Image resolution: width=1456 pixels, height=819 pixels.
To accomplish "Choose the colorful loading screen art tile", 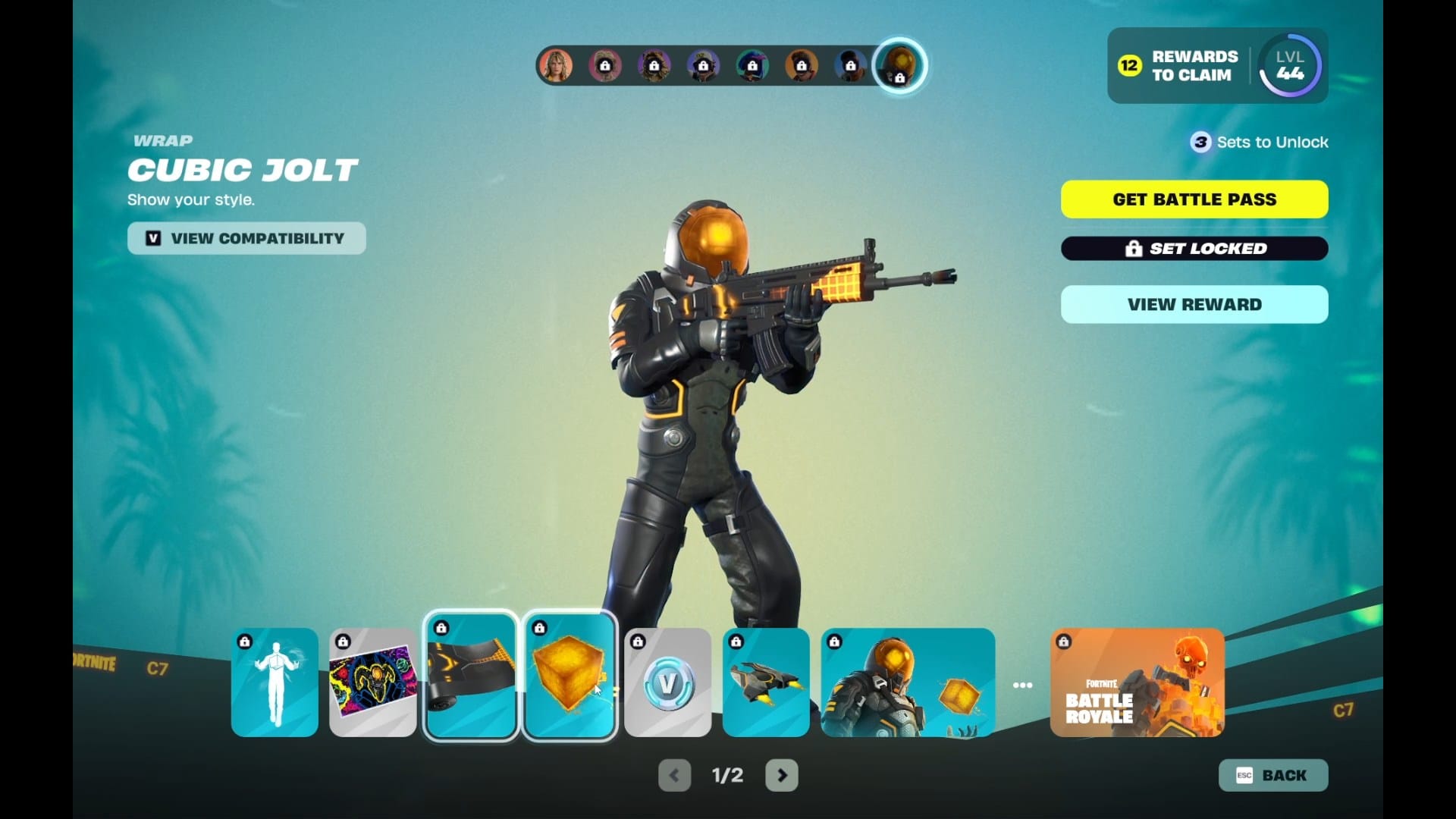I will tap(373, 682).
